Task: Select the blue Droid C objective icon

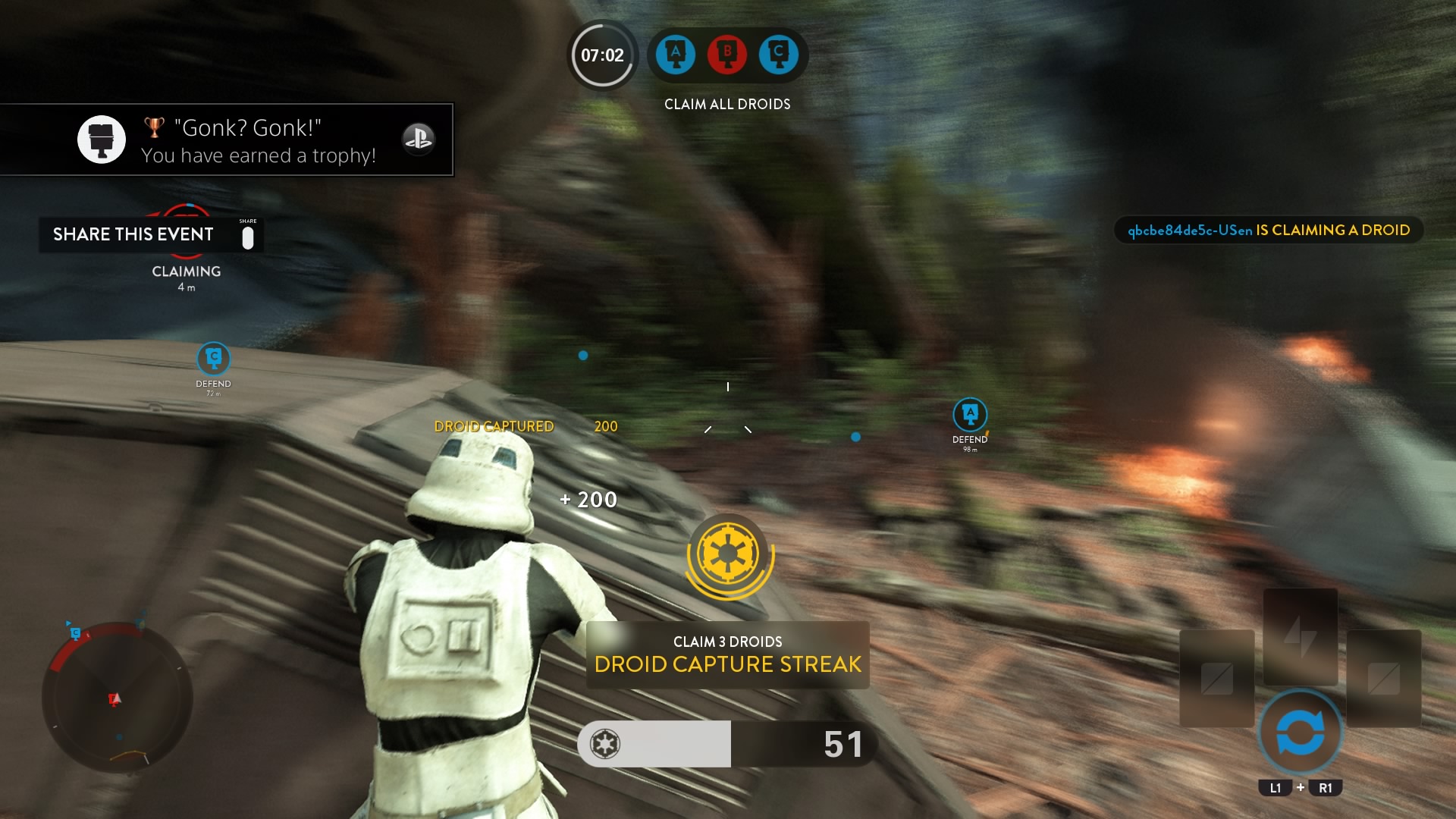Action: [x=780, y=54]
